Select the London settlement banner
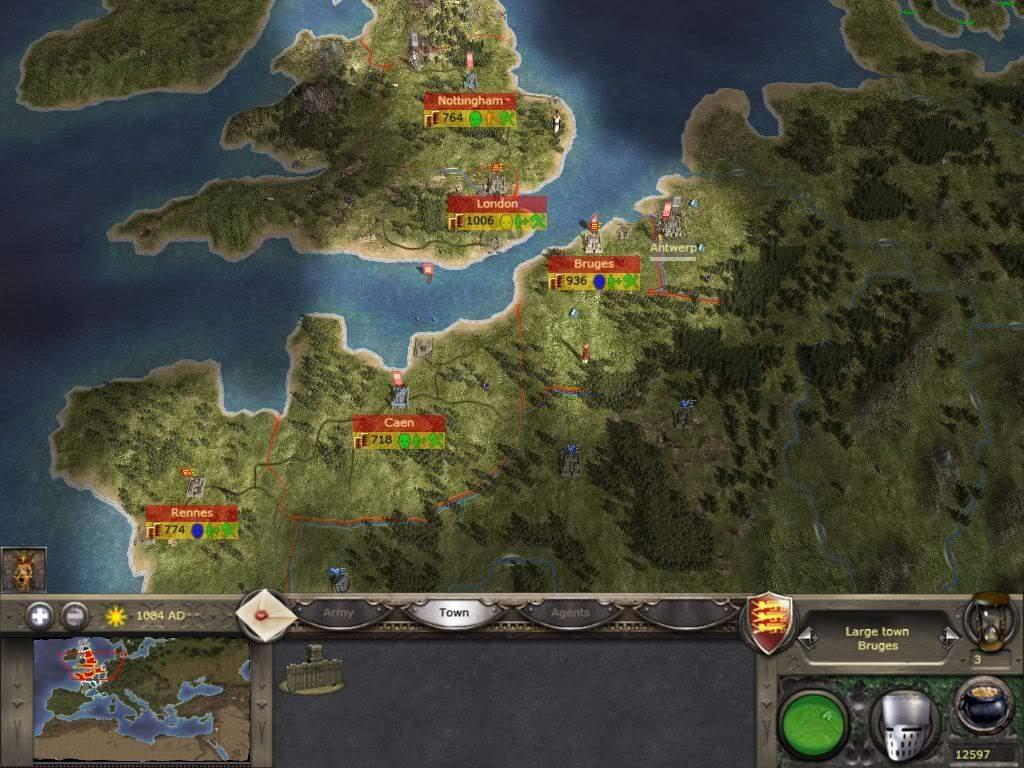Screen dimensions: 1024x768 click(496, 204)
